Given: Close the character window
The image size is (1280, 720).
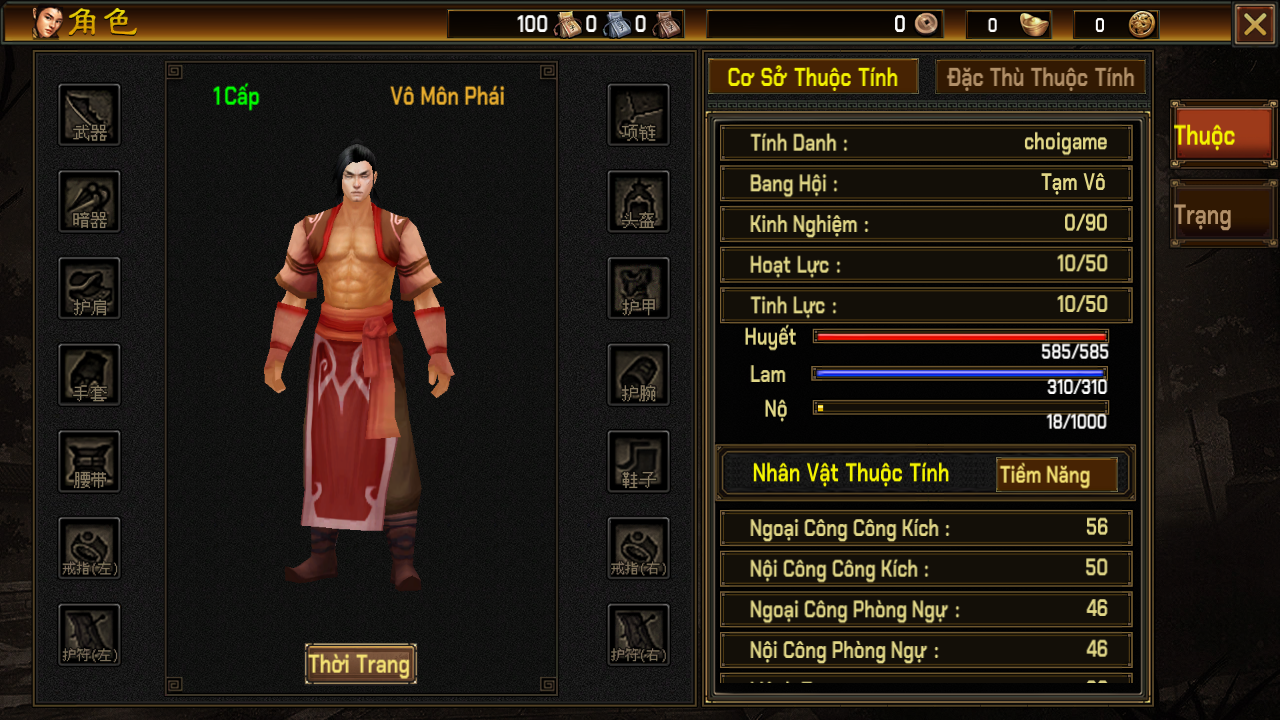Looking at the screenshot, I should [1254, 24].
